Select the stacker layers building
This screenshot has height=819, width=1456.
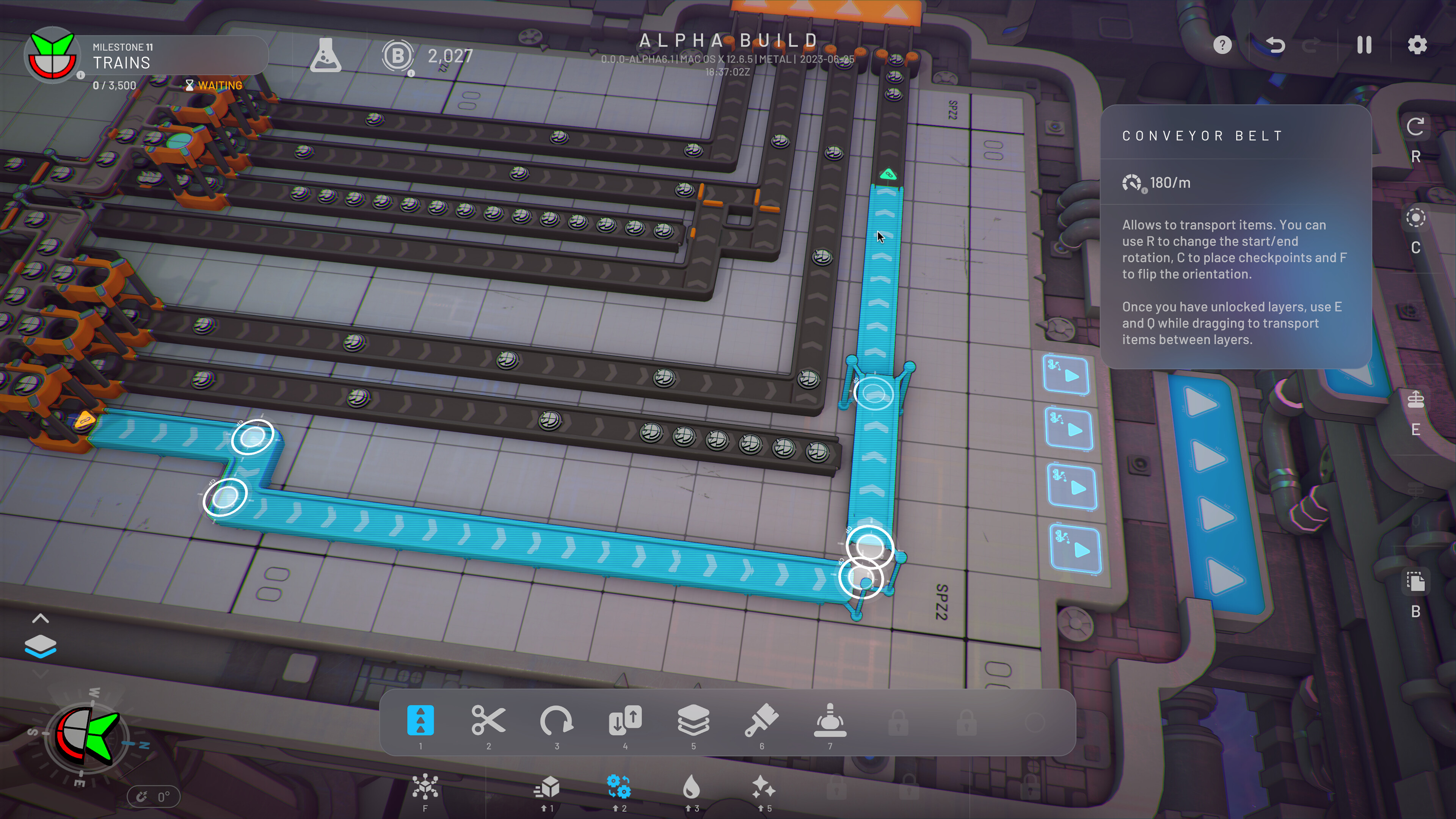coord(693,721)
